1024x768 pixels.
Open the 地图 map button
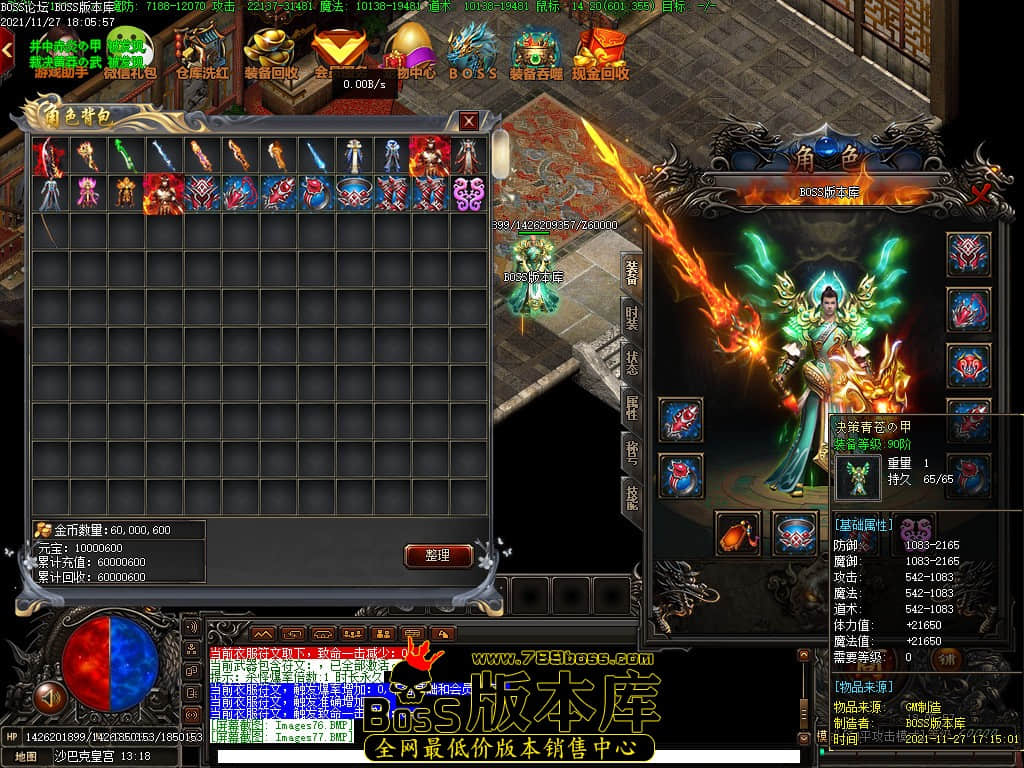coord(26,756)
